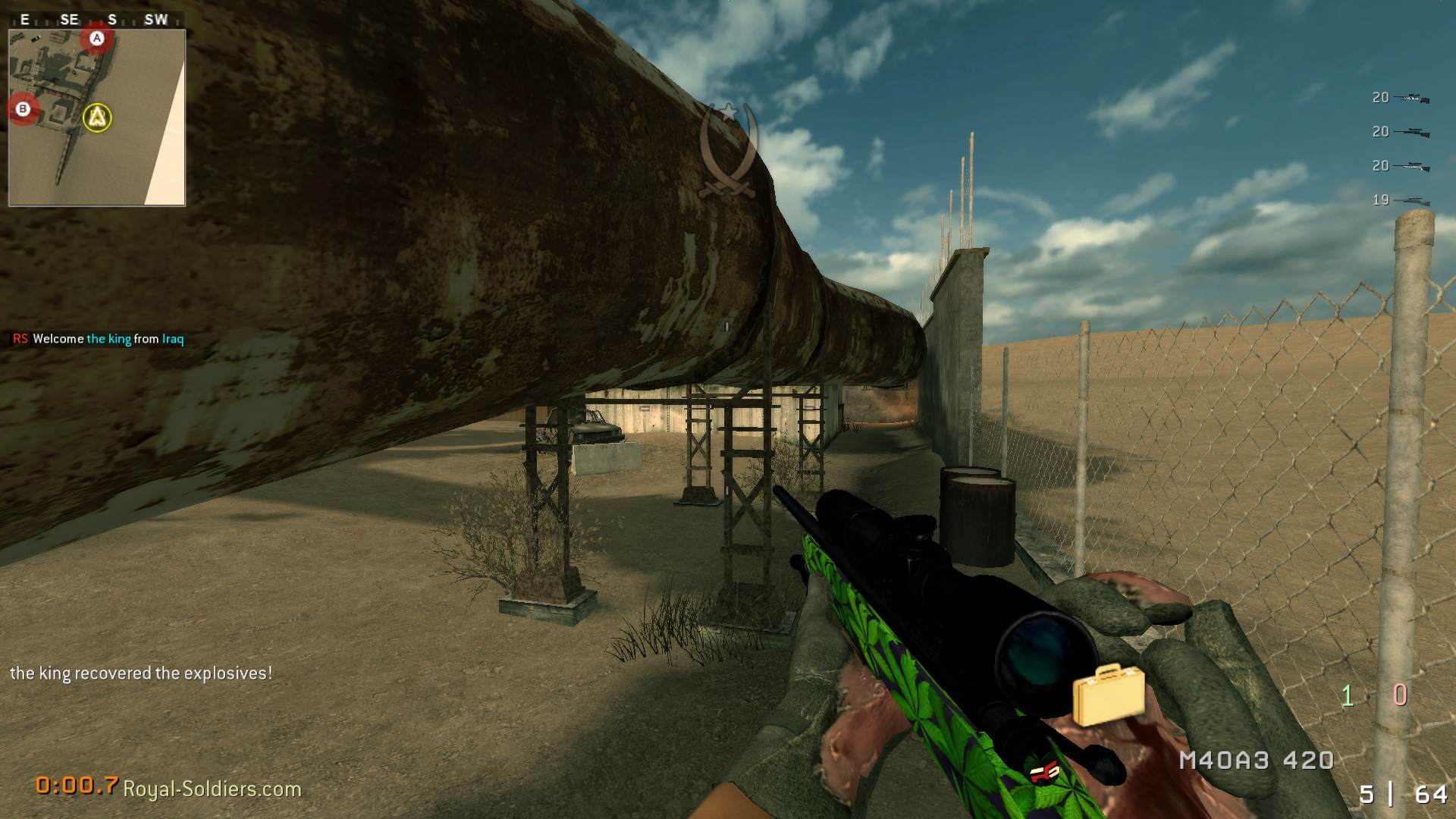Expand the compass strip above the minimap
Image resolution: width=1456 pixels, height=819 pixels.
pyautogui.click(x=91, y=20)
